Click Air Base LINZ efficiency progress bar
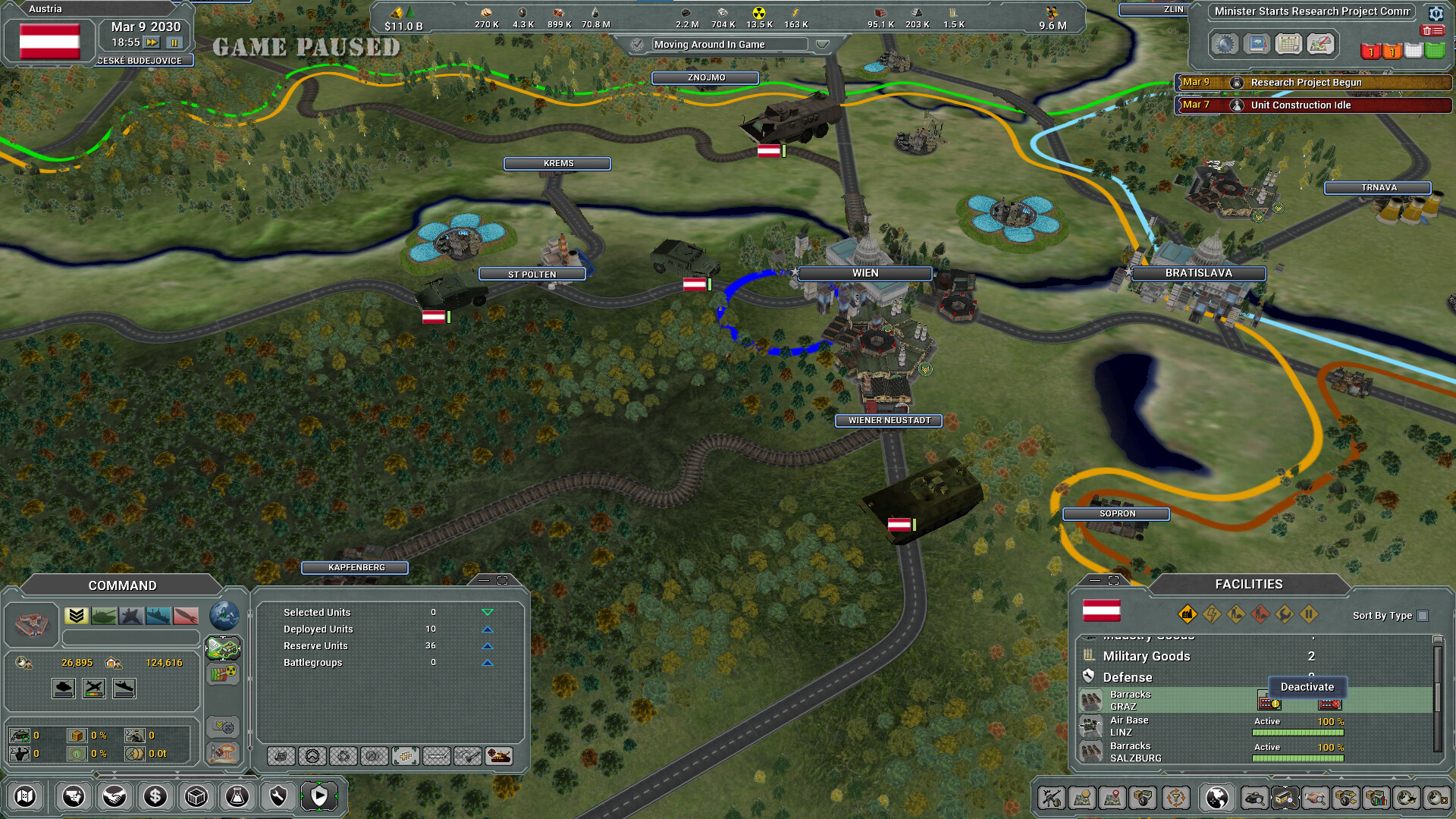Screen dimensions: 1456x819 [x=1298, y=733]
